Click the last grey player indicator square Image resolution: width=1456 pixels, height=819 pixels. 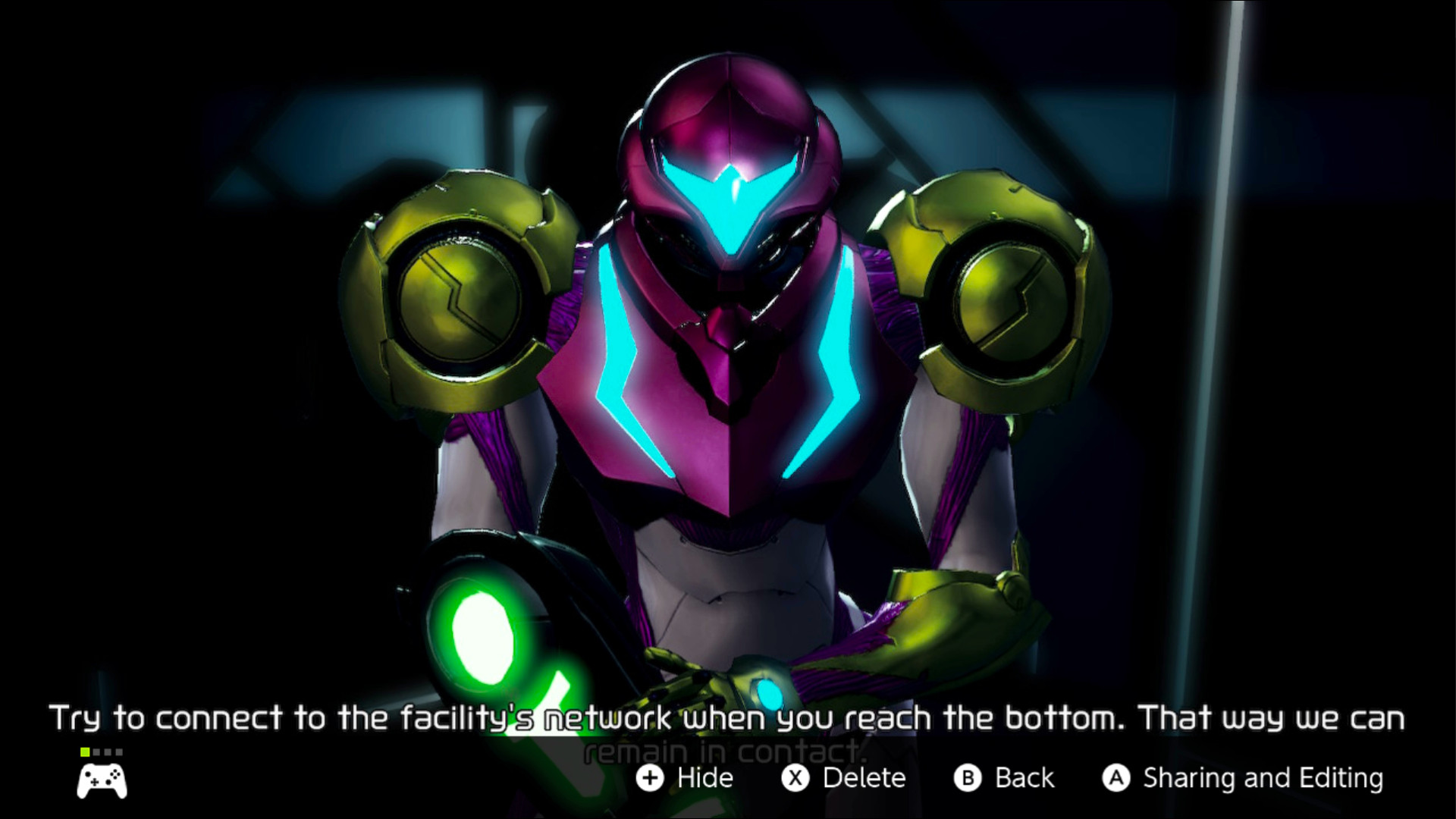[118, 752]
